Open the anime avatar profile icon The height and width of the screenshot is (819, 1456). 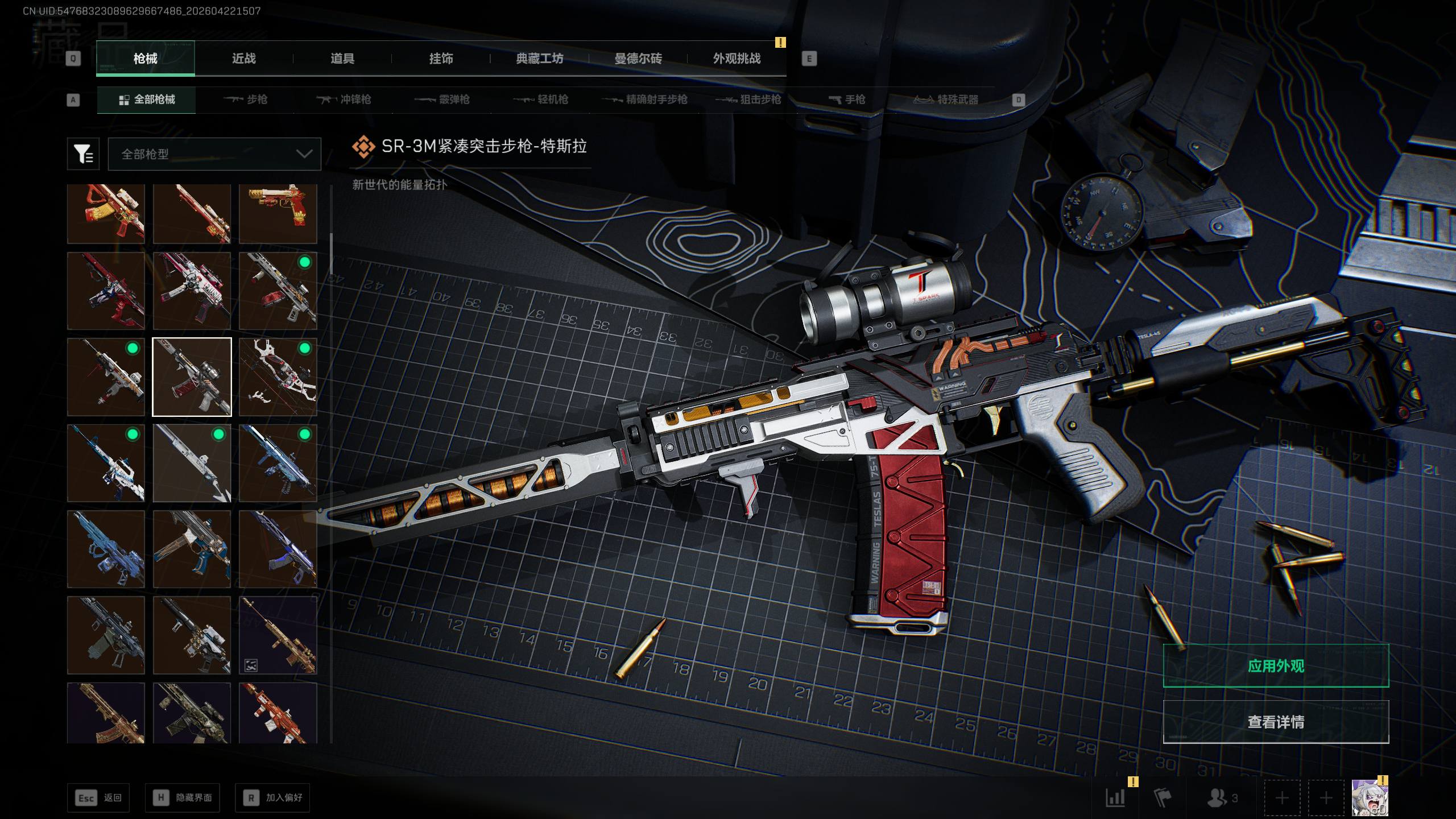pyautogui.click(x=1370, y=797)
